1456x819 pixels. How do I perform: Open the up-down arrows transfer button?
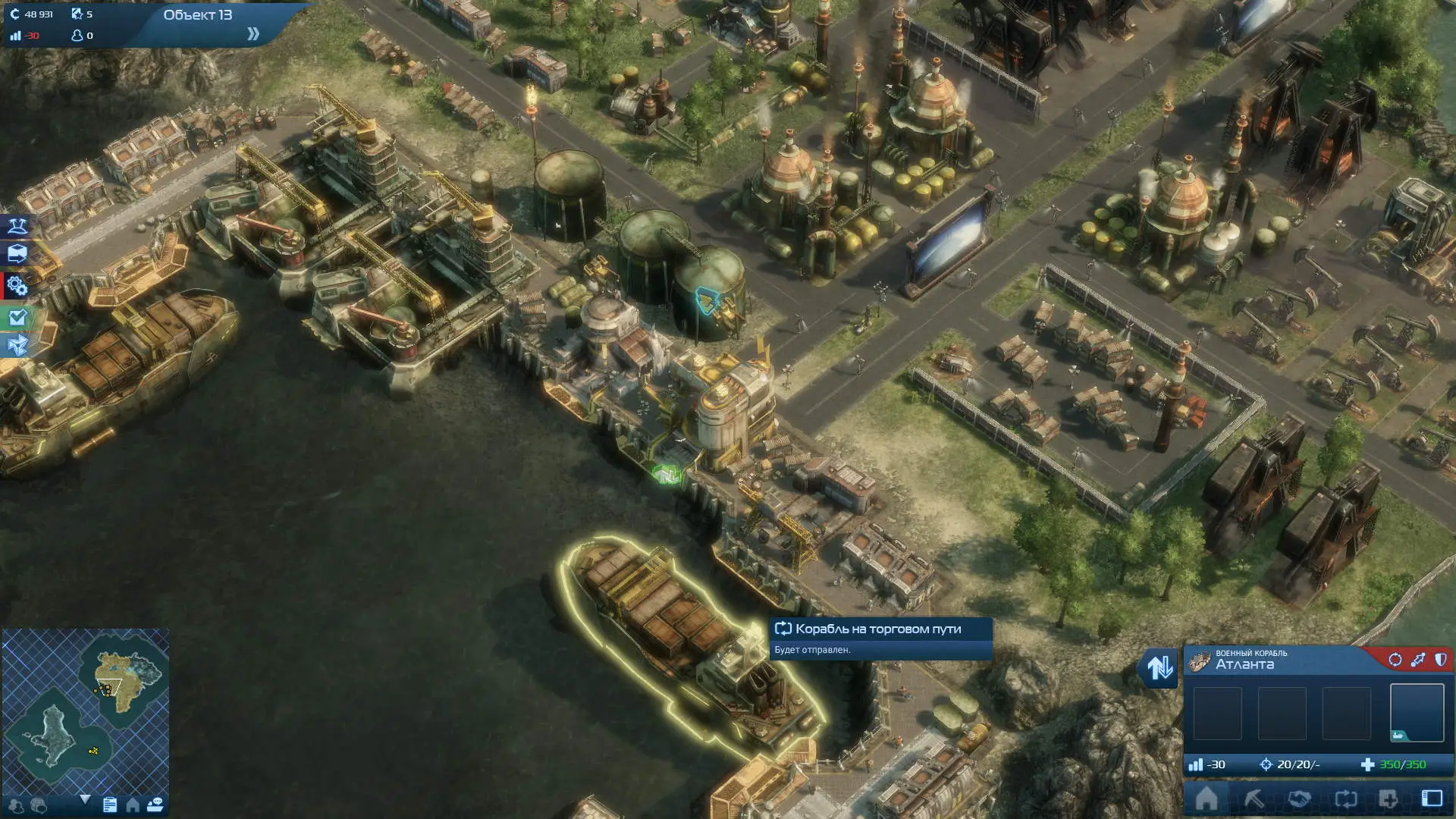[1159, 667]
